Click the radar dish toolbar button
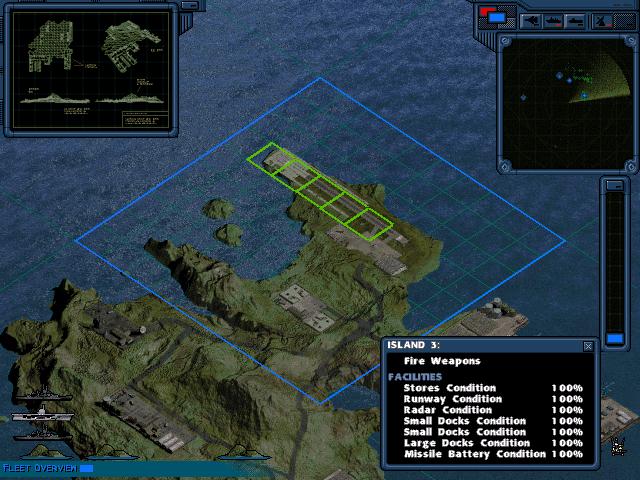 click(x=603, y=20)
